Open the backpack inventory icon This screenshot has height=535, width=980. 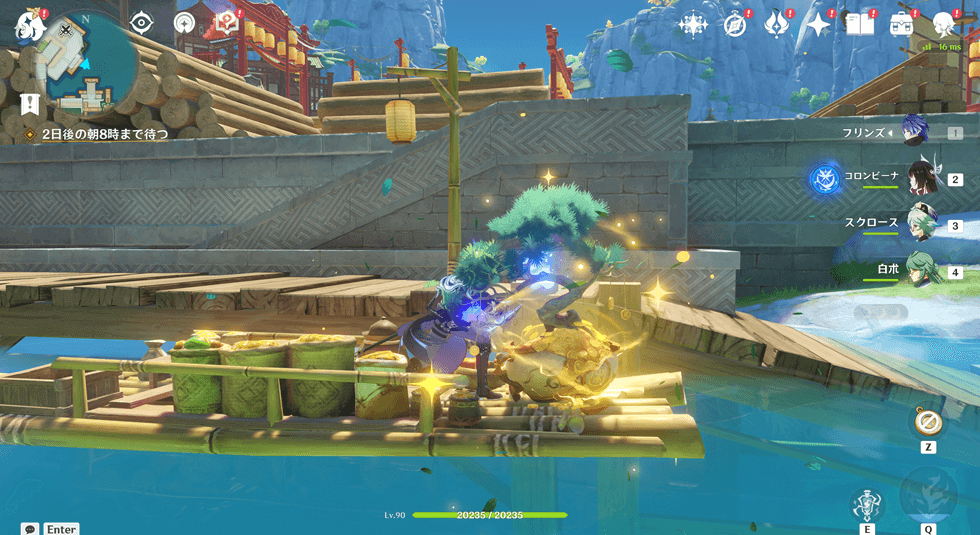[903, 25]
